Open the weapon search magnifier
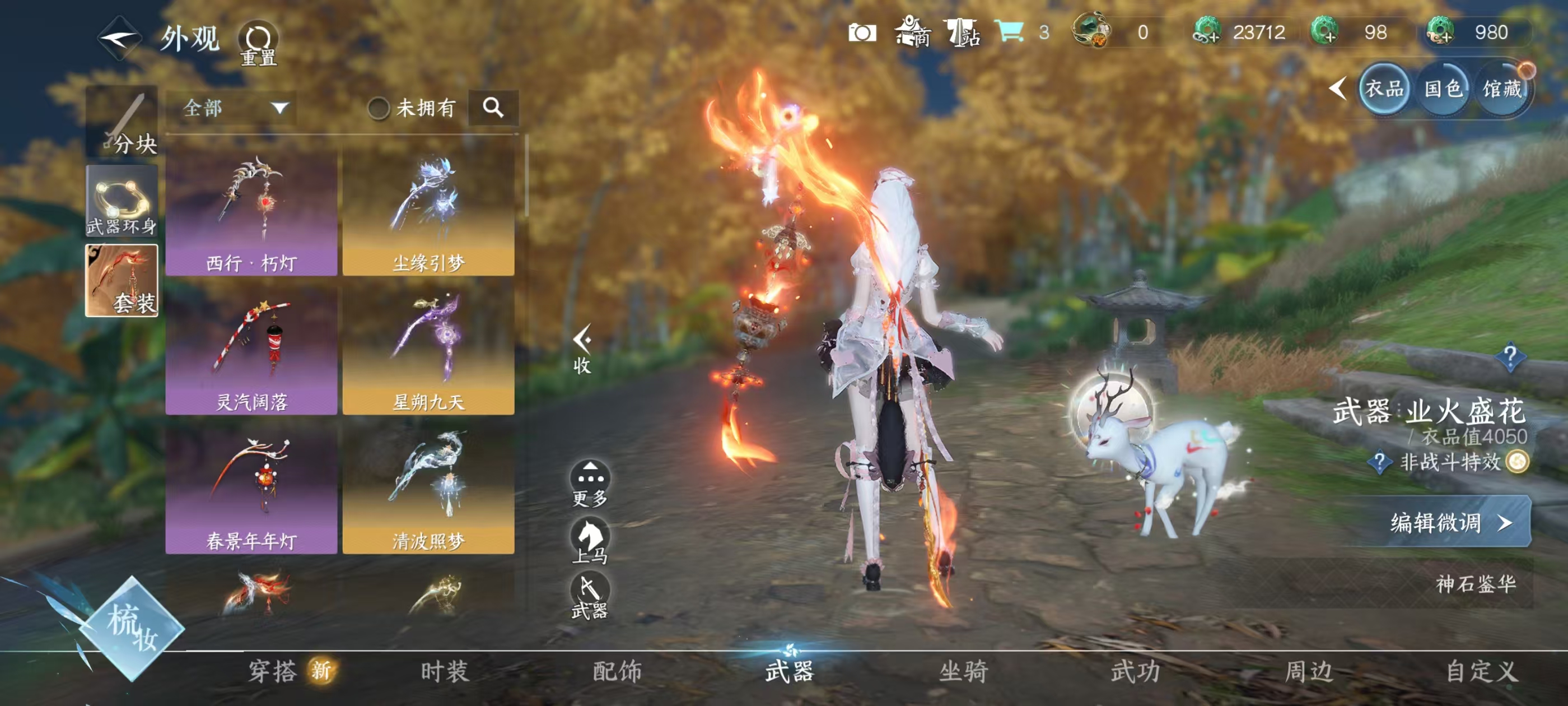This screenshot has width=1568, height=706. (493, 109)
